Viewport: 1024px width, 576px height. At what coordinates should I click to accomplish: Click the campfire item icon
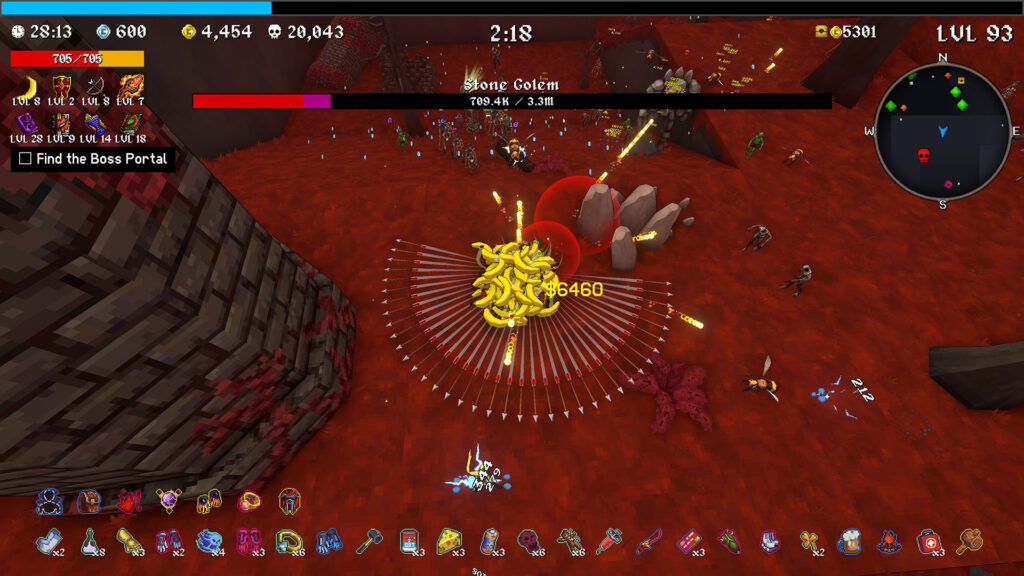(x=889, y=541)
